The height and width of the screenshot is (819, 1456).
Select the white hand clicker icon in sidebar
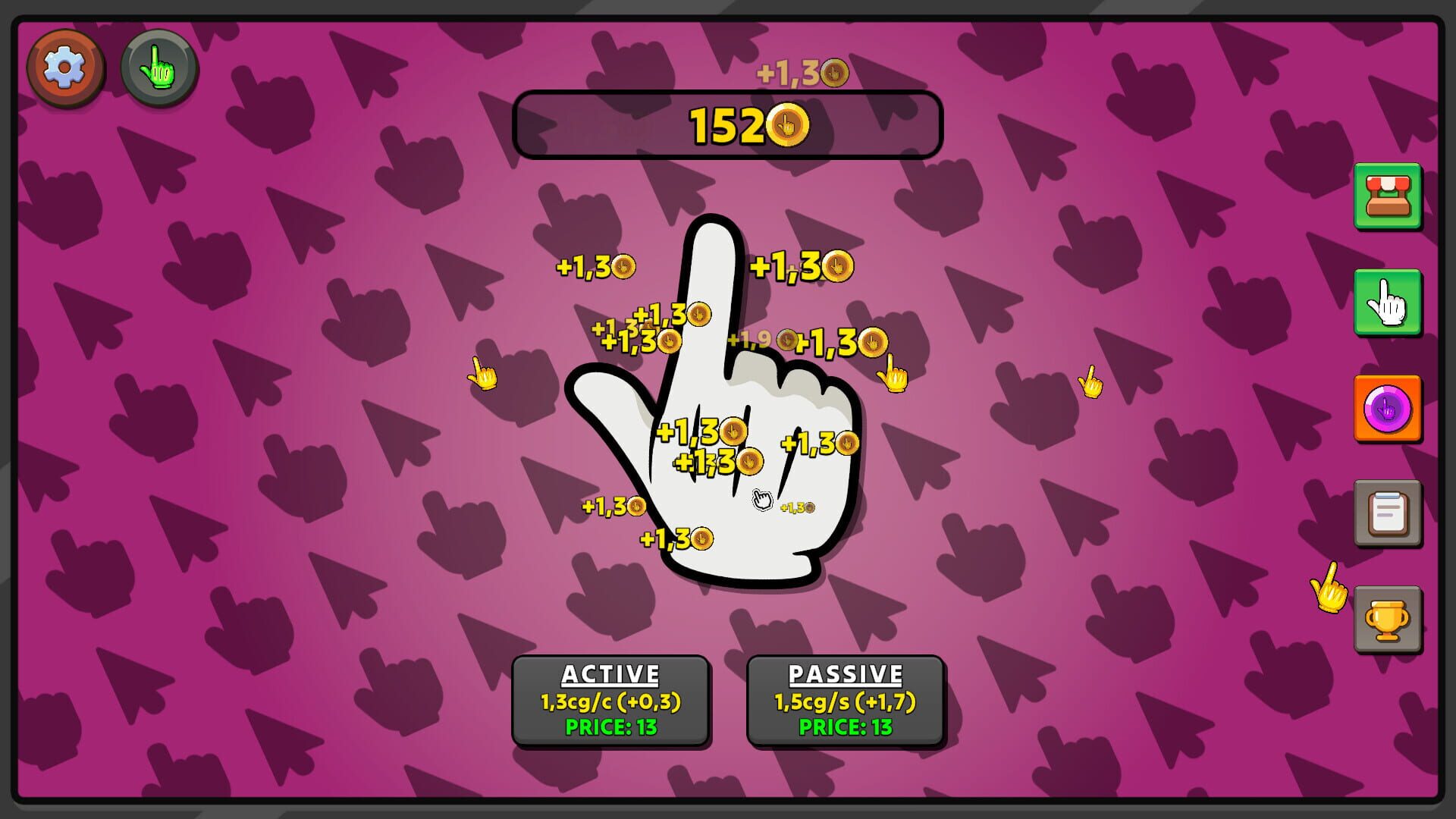point(1388,303)
